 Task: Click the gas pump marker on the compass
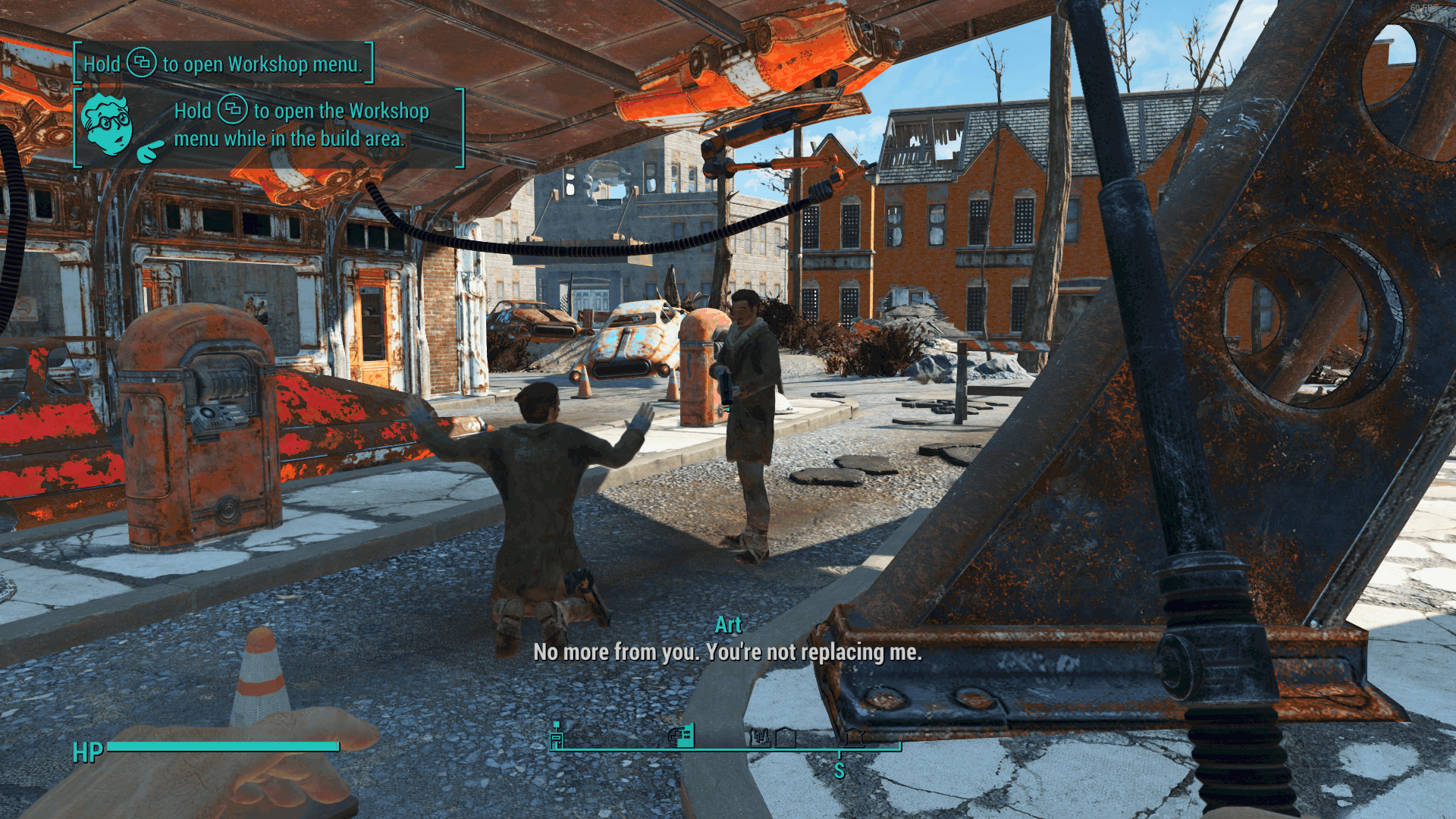coord(557,735)
